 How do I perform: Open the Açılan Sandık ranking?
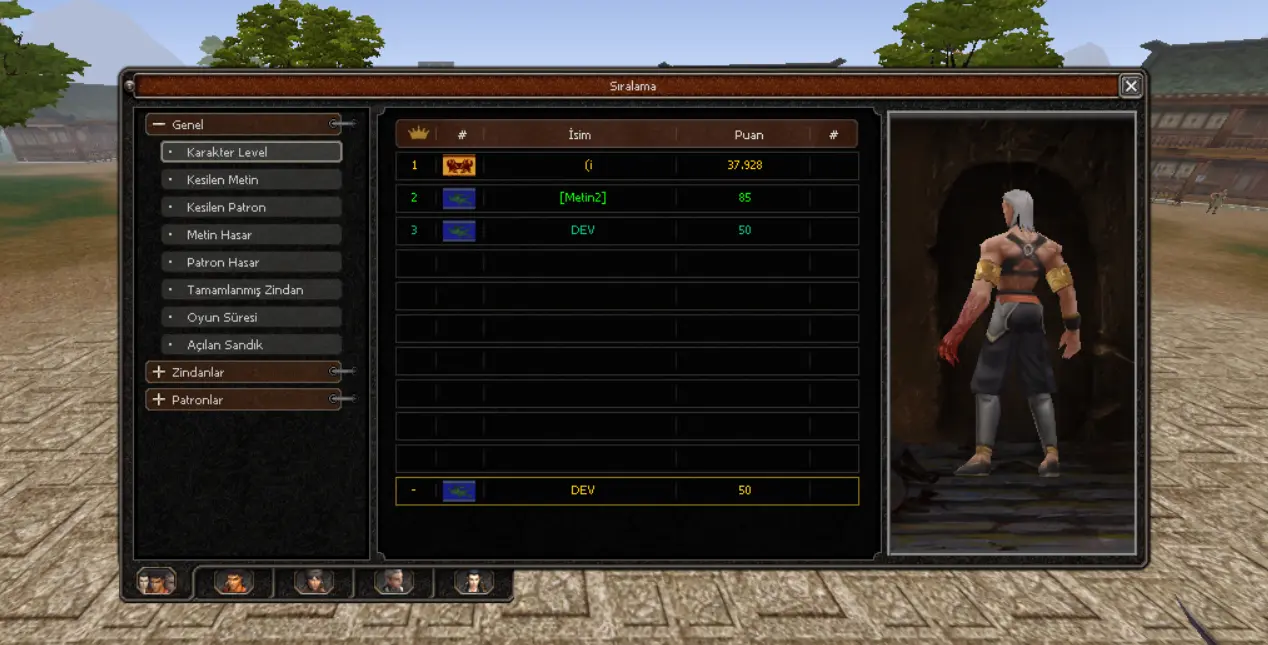251,345
